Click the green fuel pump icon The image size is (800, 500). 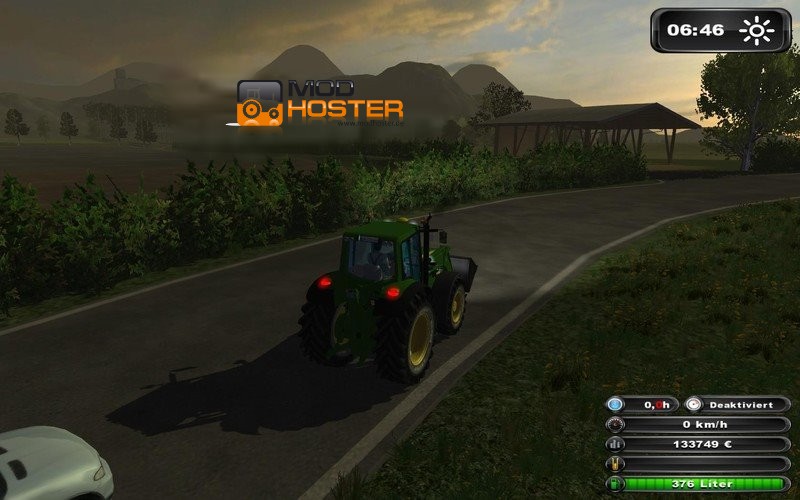coord(615,484)
